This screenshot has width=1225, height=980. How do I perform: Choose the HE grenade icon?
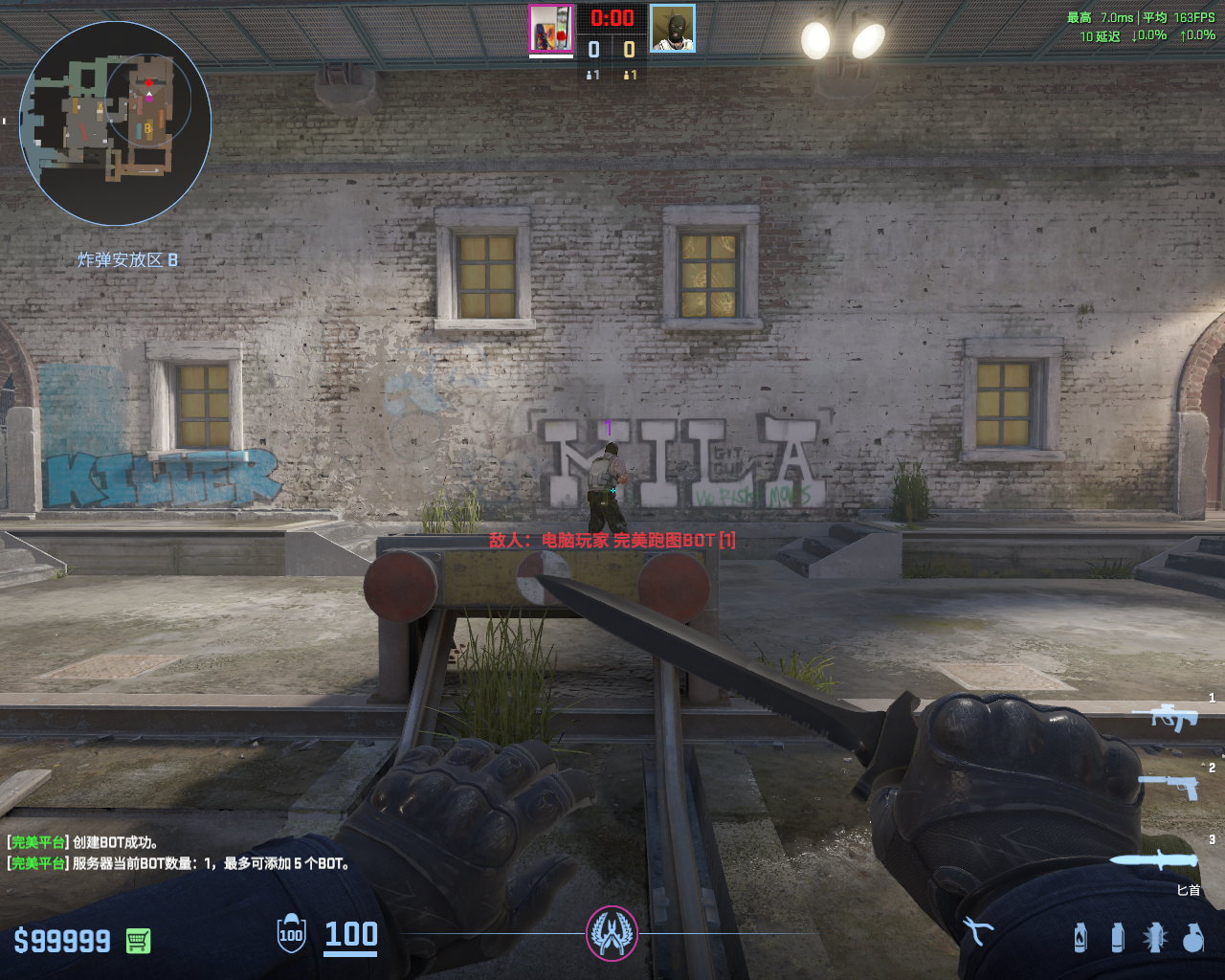point(1192,937)
